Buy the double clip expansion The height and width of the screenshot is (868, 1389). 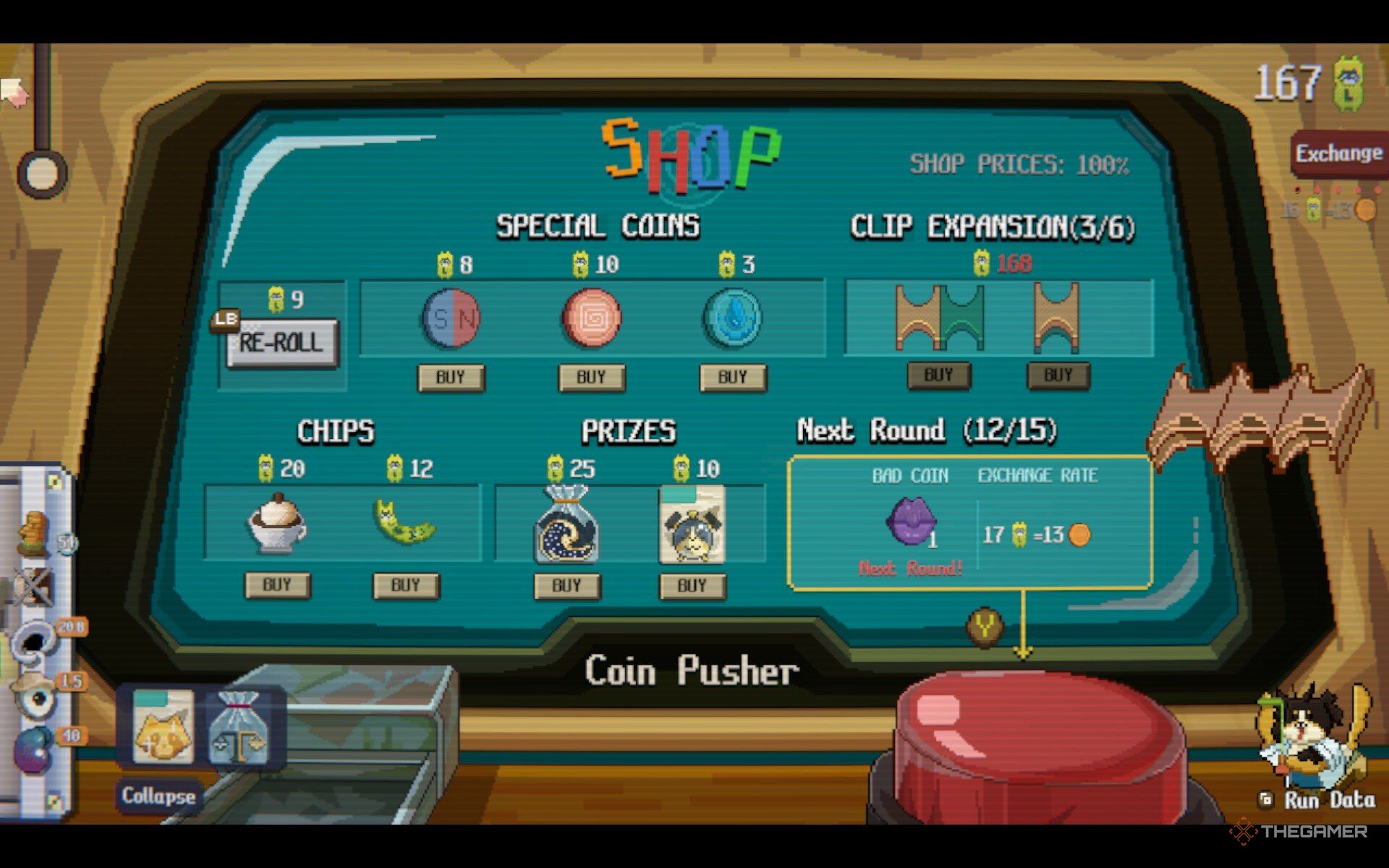tap(938, 375)
